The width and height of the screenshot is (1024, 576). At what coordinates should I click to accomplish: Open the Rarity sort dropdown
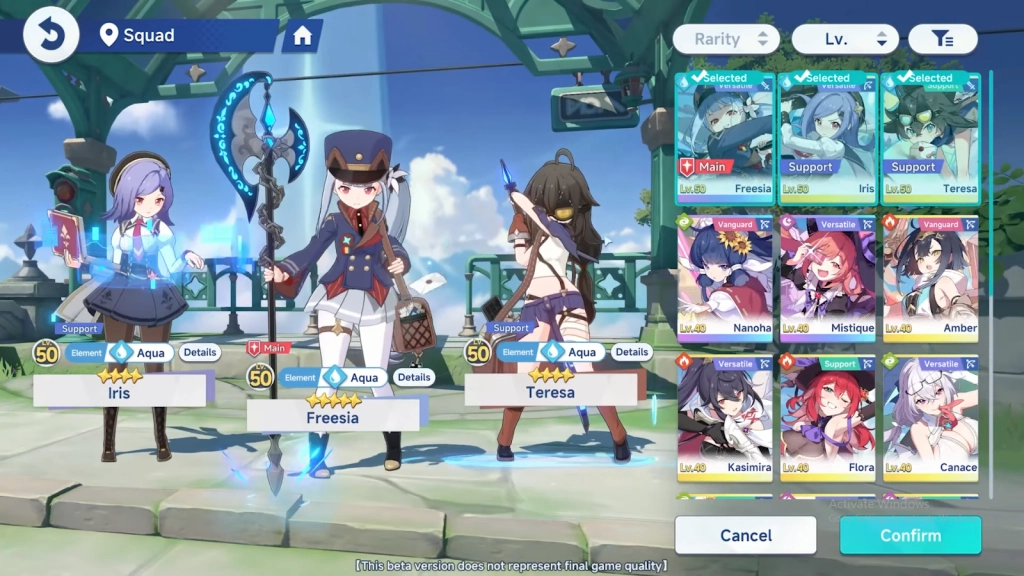[x=726, y=39]
